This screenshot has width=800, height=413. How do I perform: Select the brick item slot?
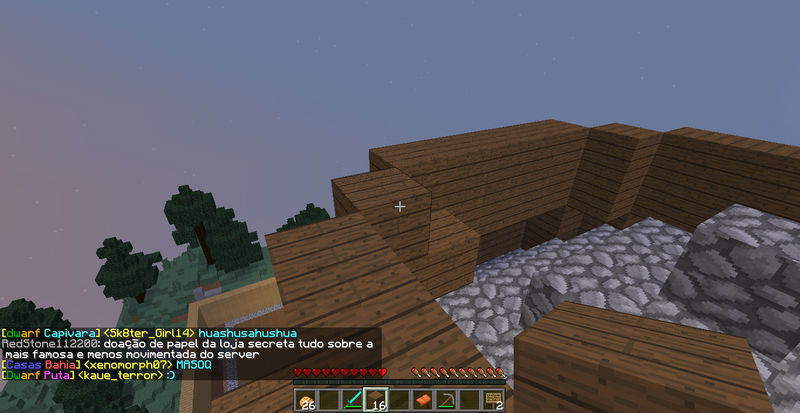423,400
